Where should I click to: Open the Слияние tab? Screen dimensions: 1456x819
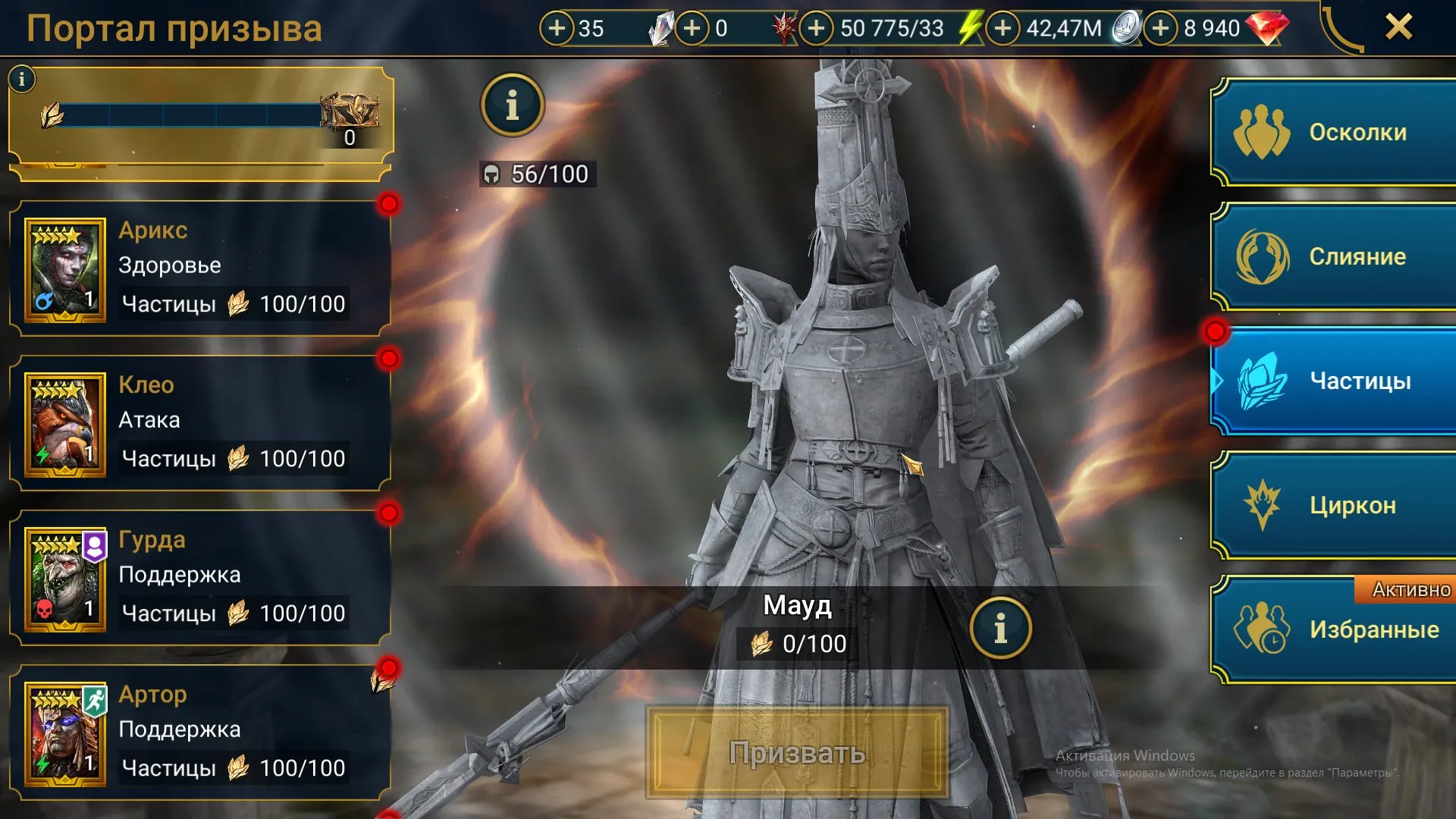(1336, 256)
